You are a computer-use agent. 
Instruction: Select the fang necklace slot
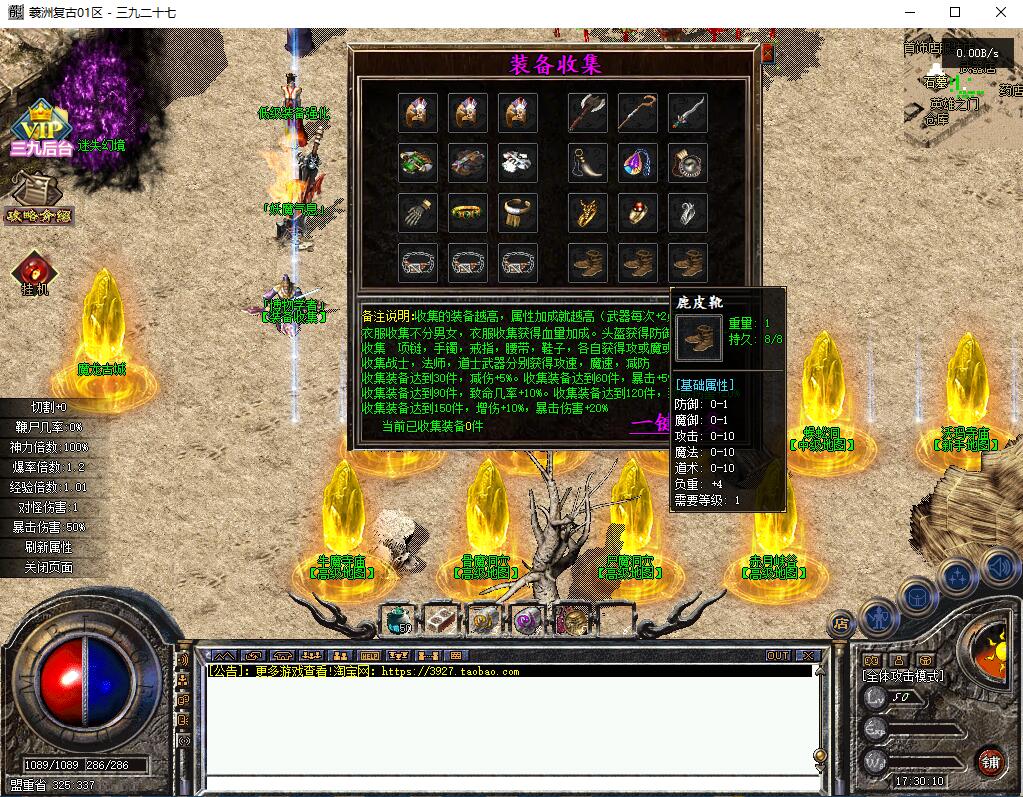(x=587, y=163)
